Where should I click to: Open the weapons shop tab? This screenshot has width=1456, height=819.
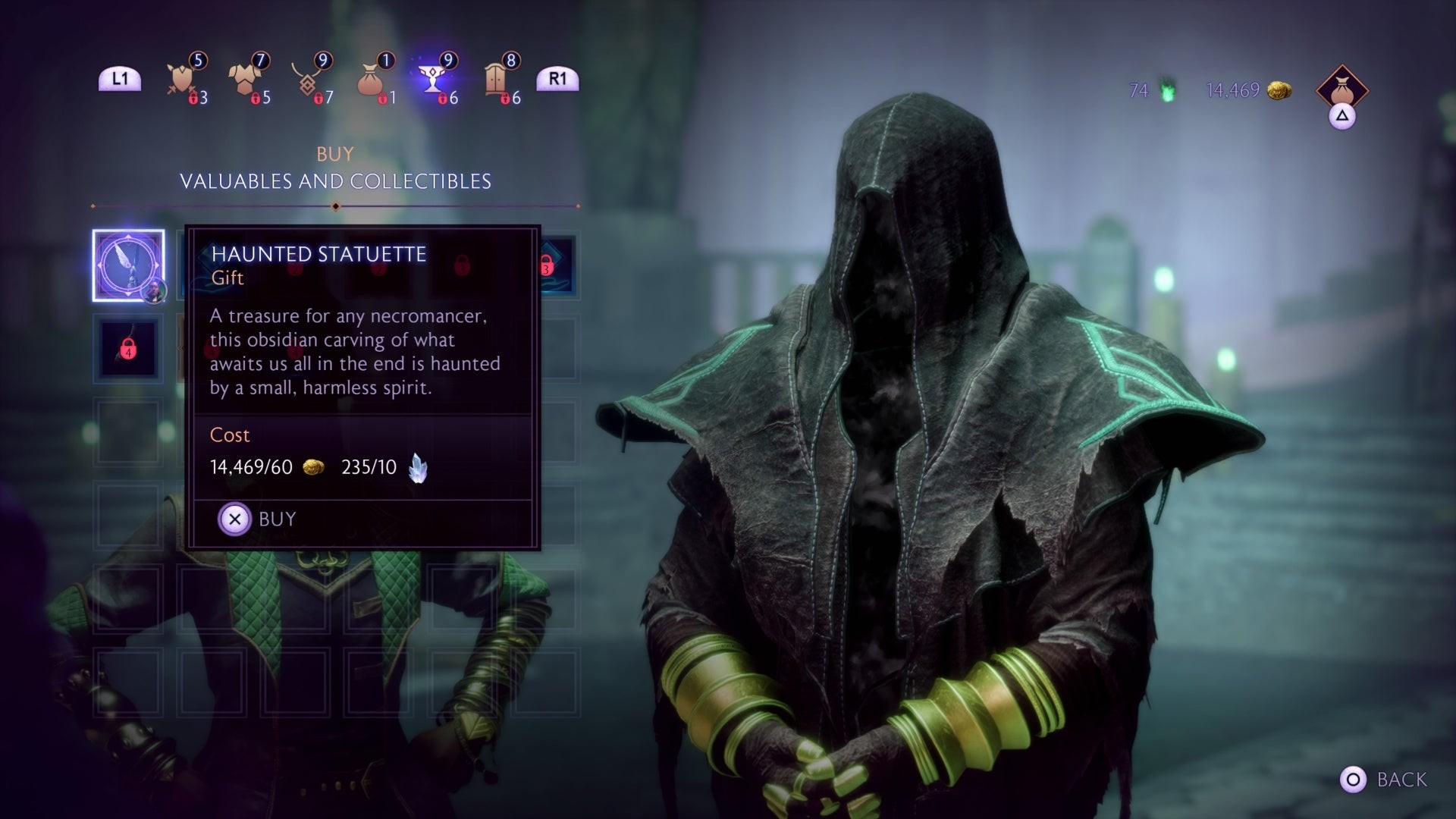[x=182, y=80]
